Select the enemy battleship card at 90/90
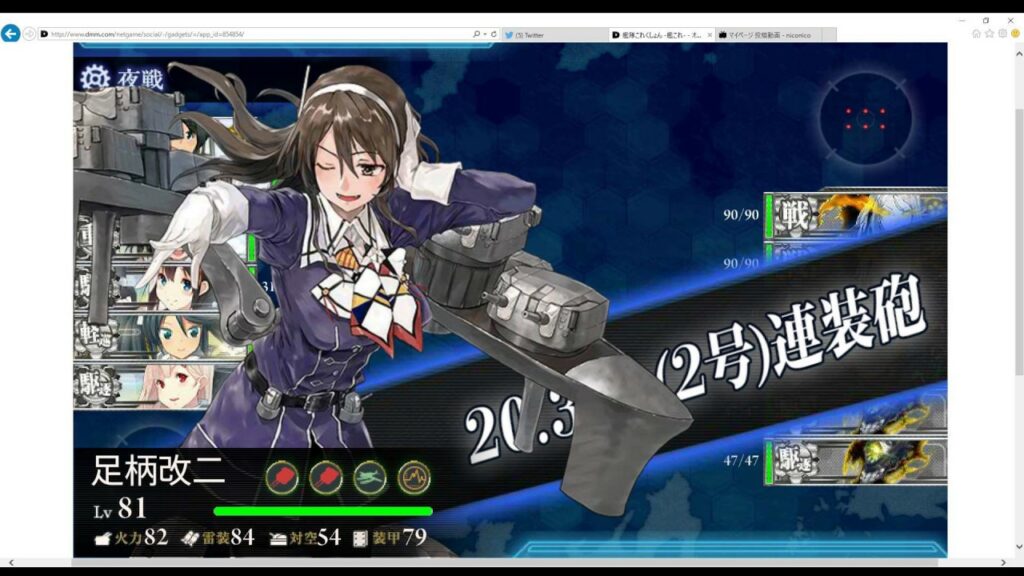Image resolution: width=1024 pixels, height=576 pixels. pos(855,213)
